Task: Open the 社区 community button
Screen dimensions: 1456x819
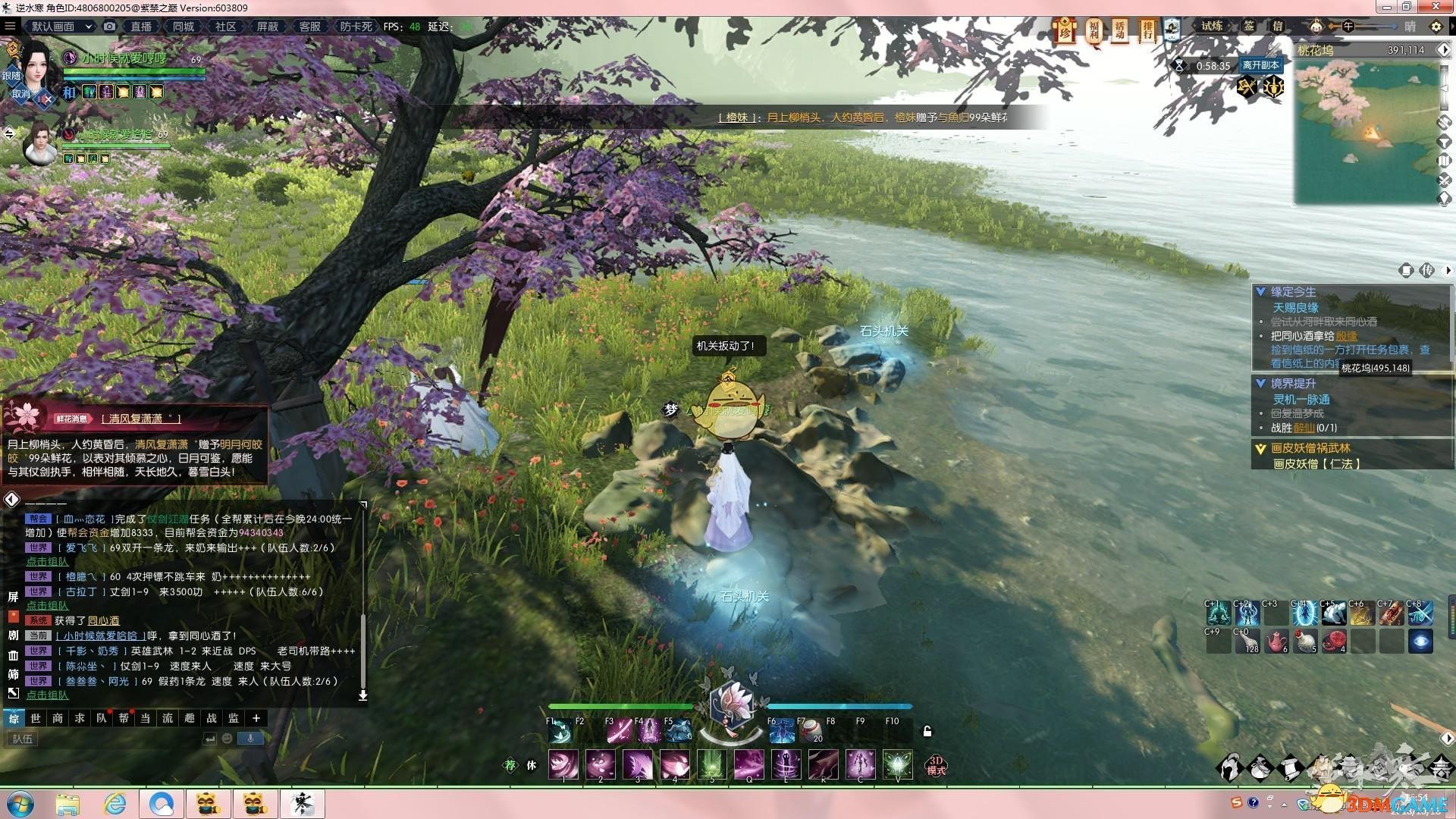Action: [225, 27]
